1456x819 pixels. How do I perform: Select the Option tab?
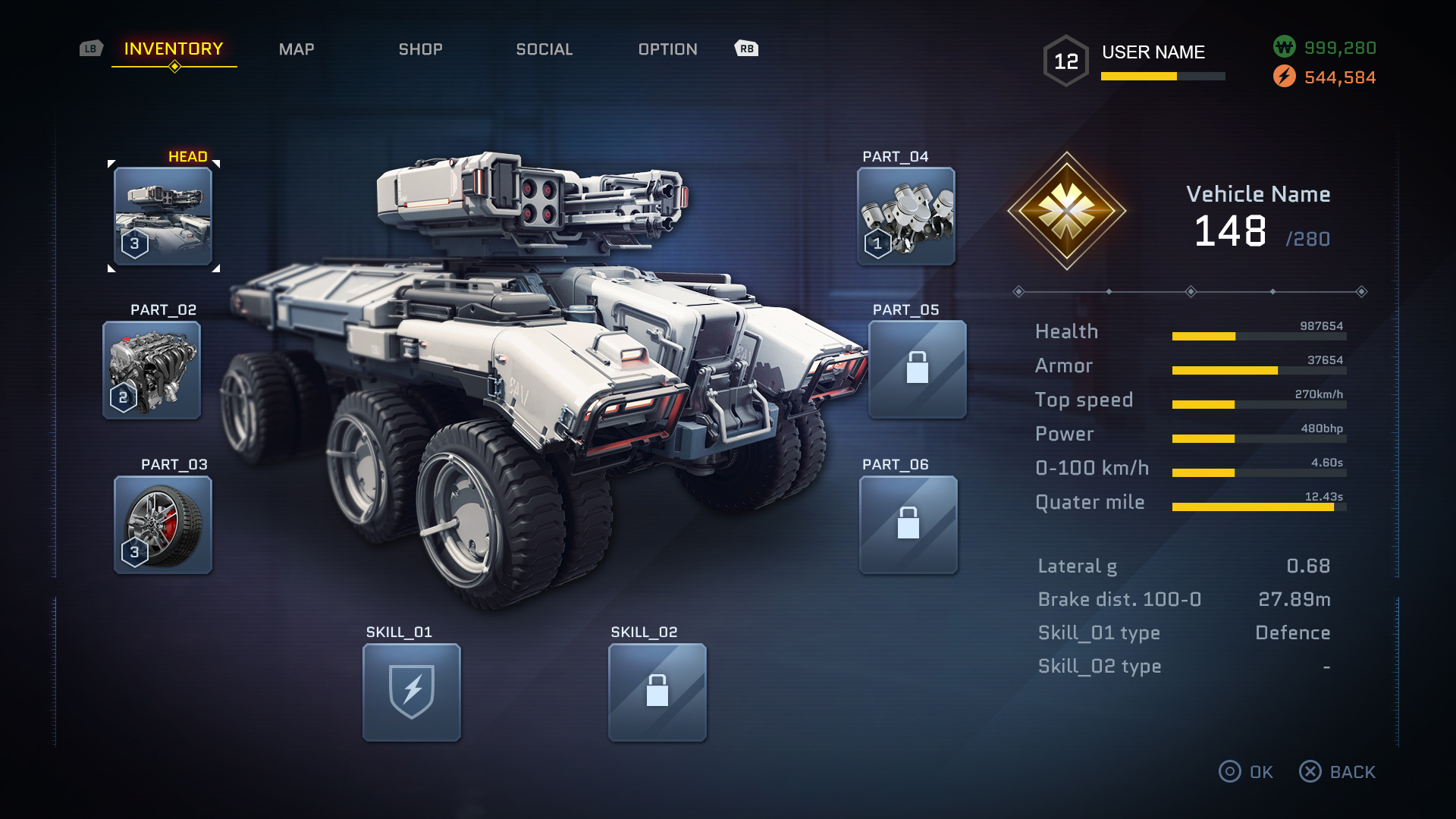point(668,49)
